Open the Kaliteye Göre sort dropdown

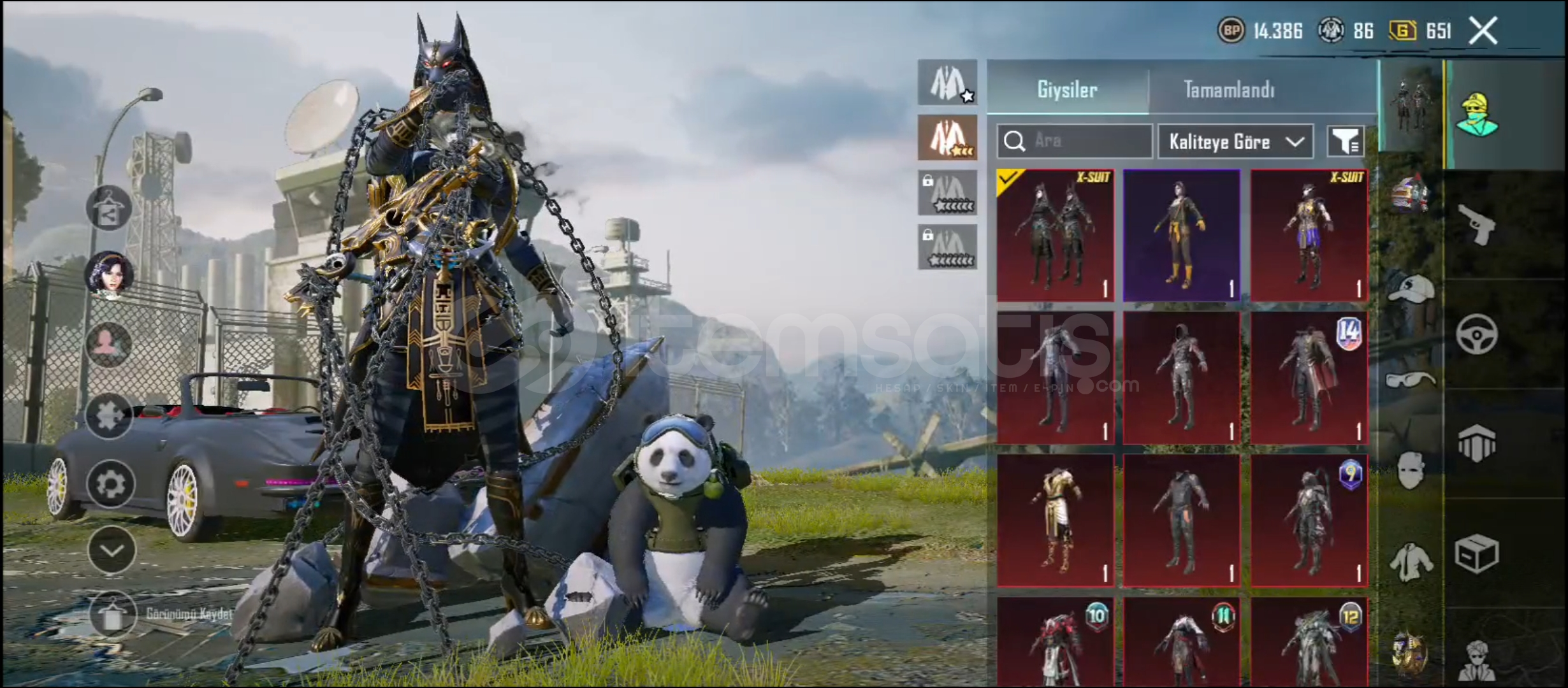1235,141
